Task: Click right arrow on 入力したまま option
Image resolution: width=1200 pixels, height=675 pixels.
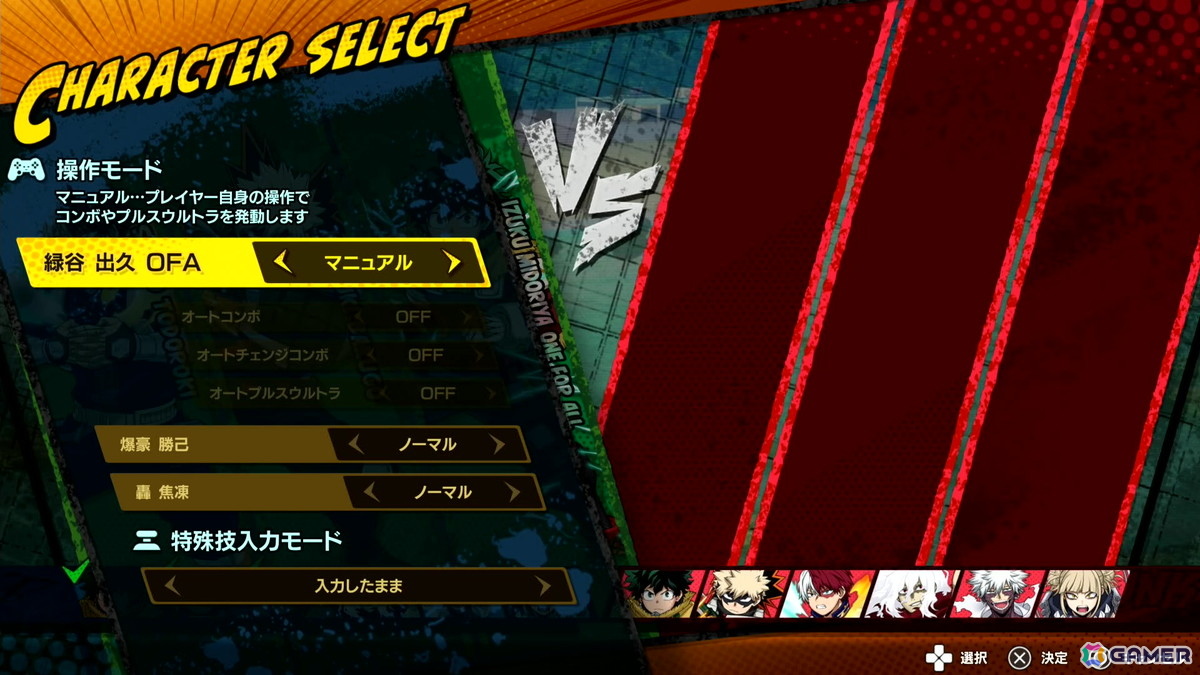Action: [543, 587]
